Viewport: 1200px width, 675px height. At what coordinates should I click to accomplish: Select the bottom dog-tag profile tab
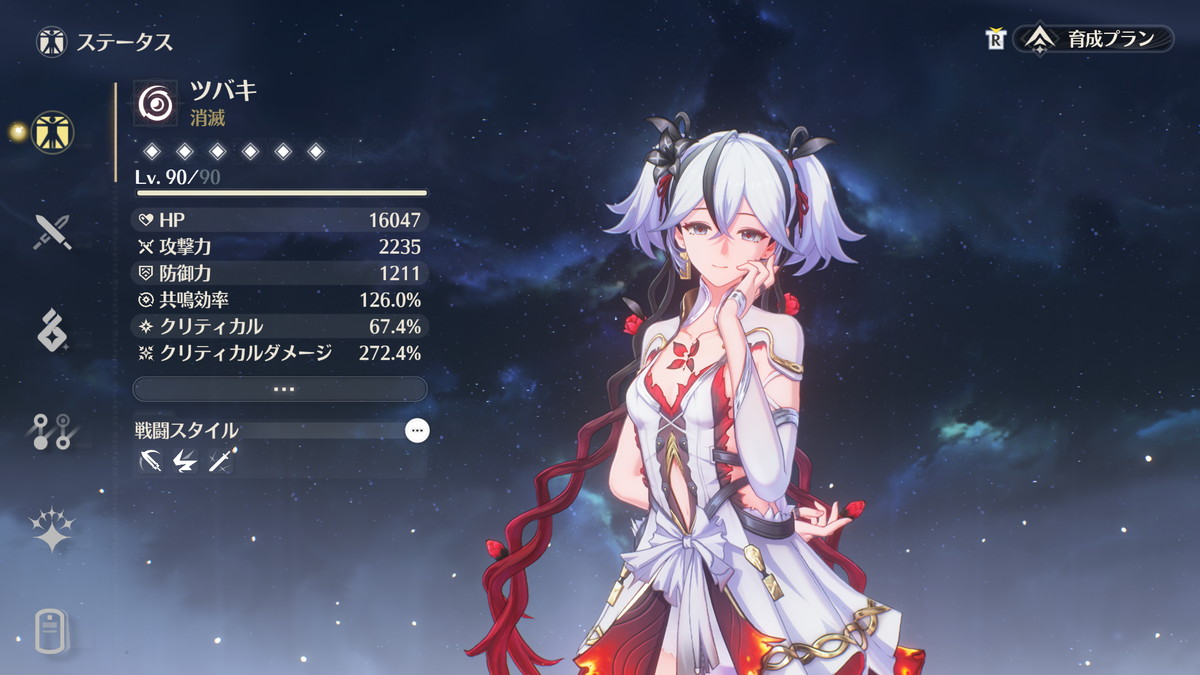(x=50, y=631)
